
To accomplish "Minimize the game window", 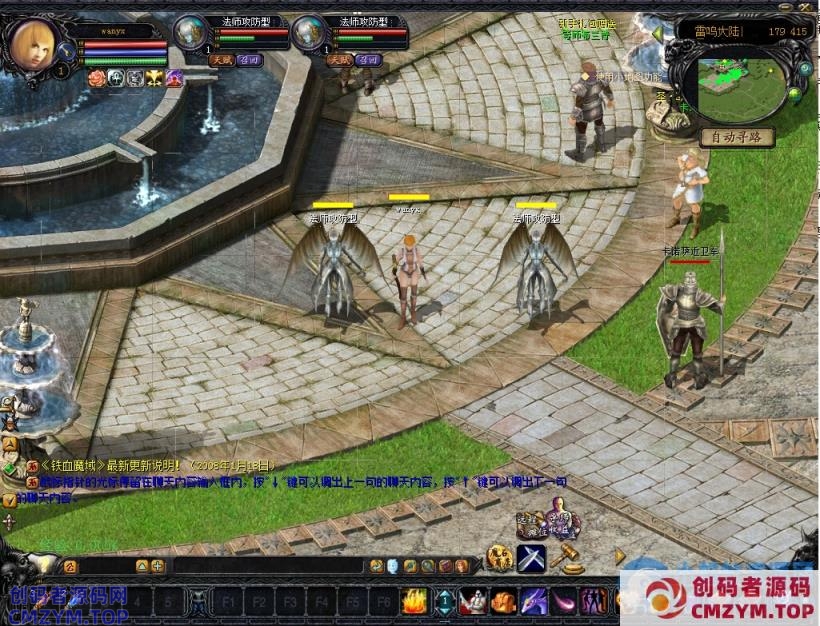I will 787,7.
